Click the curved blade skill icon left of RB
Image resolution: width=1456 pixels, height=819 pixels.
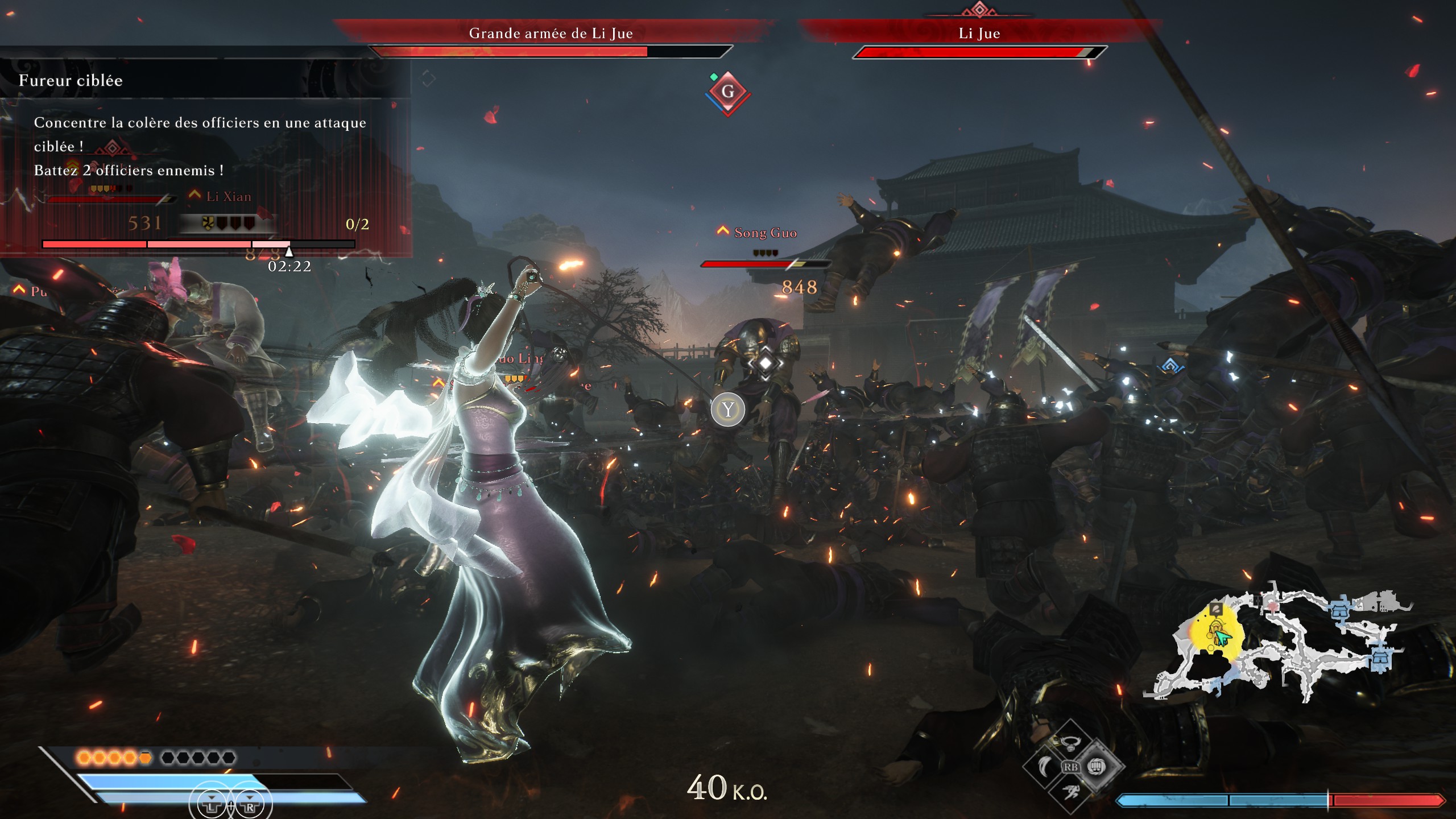pos(1044,766)
